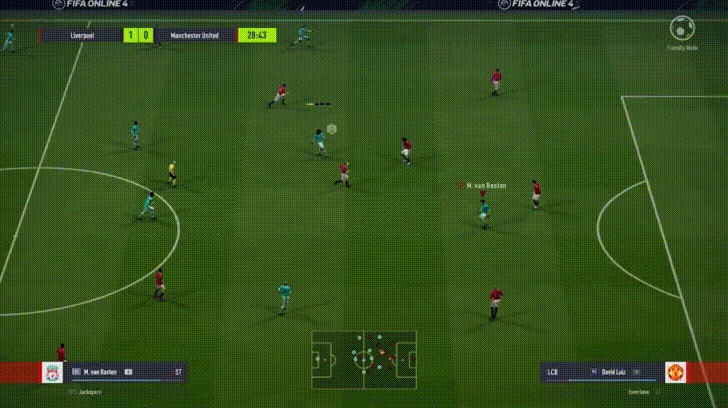Select the Friendly Mode soccer ball icon

coord(684,28)
